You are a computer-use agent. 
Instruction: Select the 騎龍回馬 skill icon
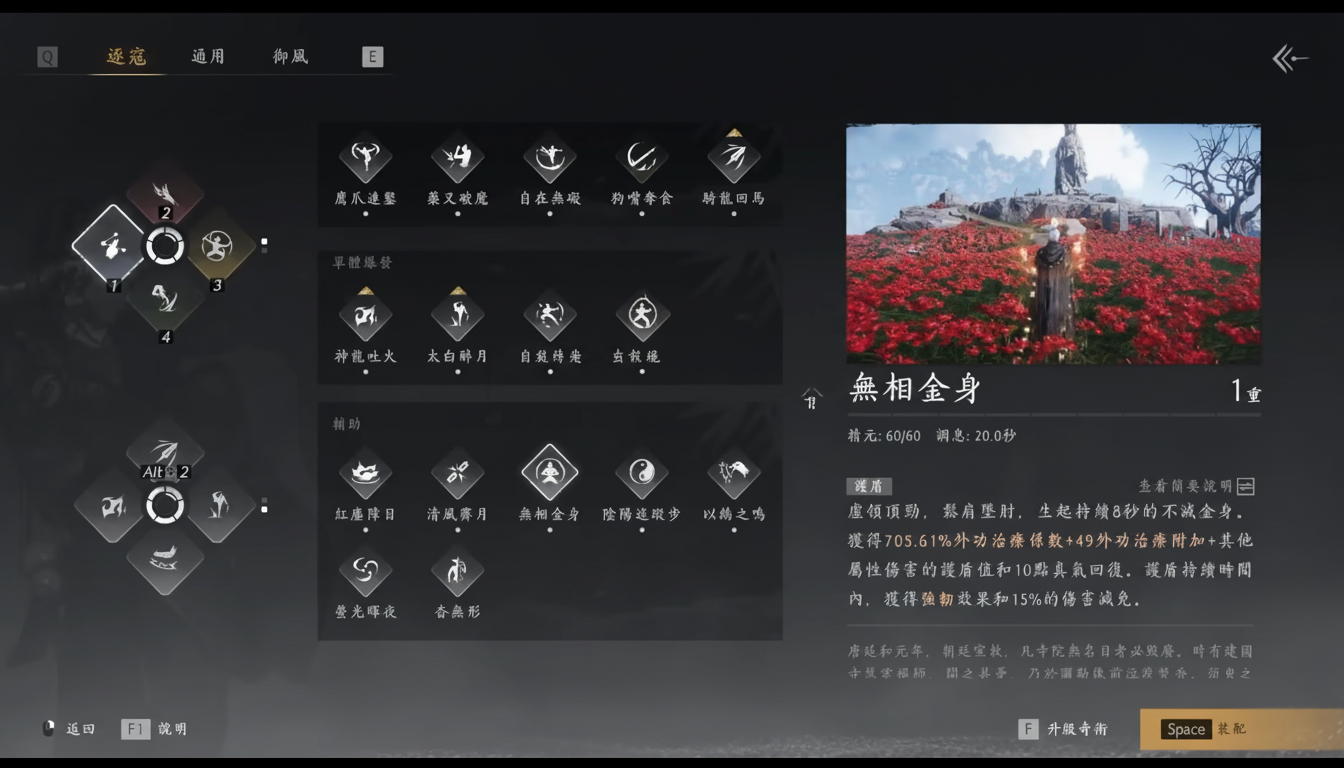[733, 158]
